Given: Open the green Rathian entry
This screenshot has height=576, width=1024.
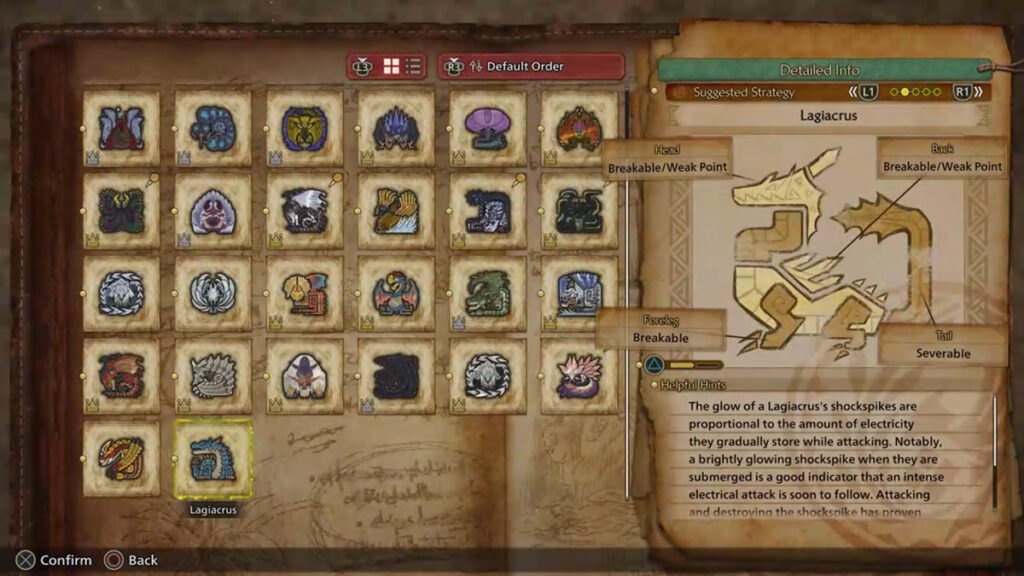Looking at the screenshot, I should 488,293.
